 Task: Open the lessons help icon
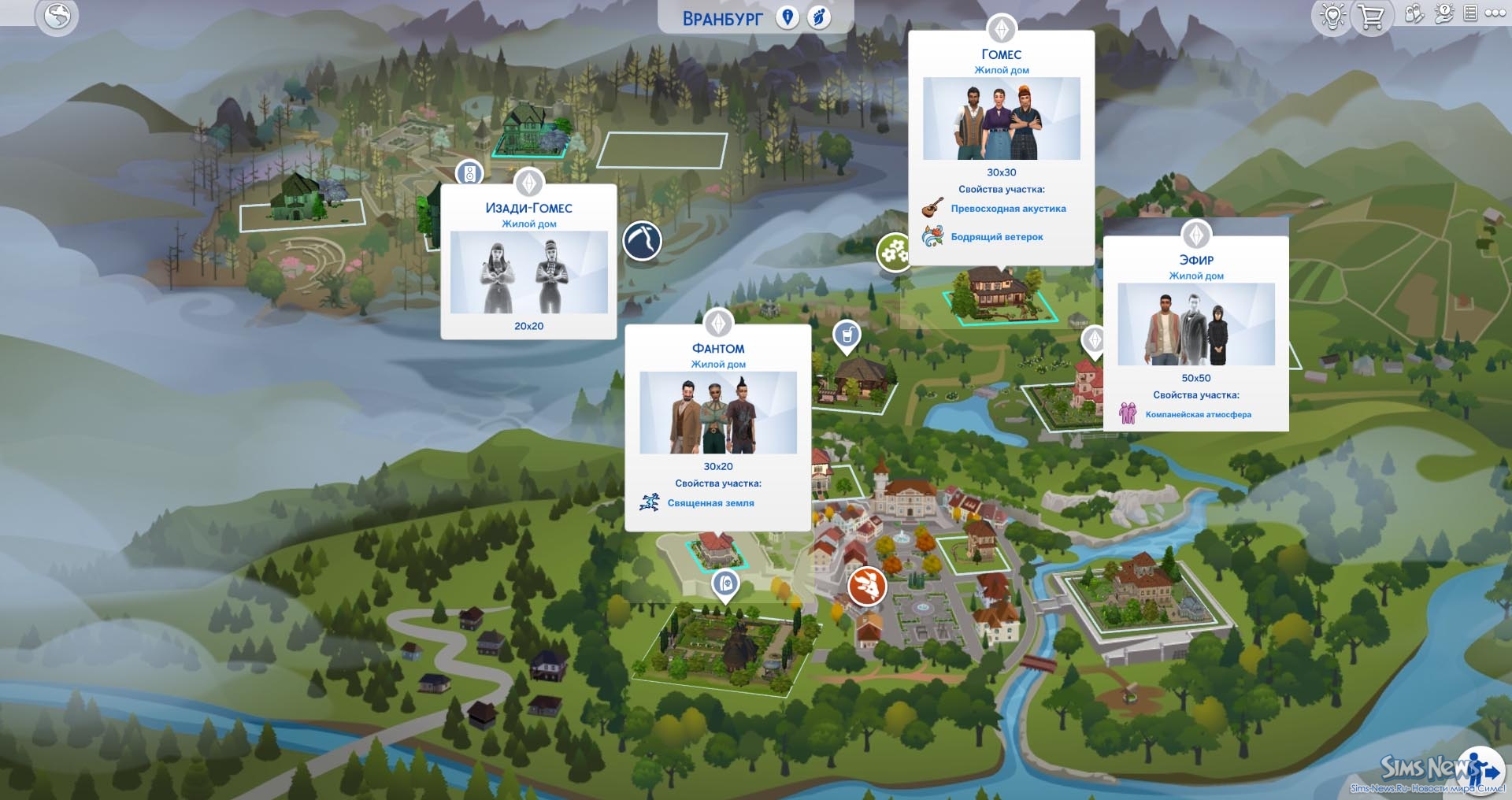click(1443, 14)
